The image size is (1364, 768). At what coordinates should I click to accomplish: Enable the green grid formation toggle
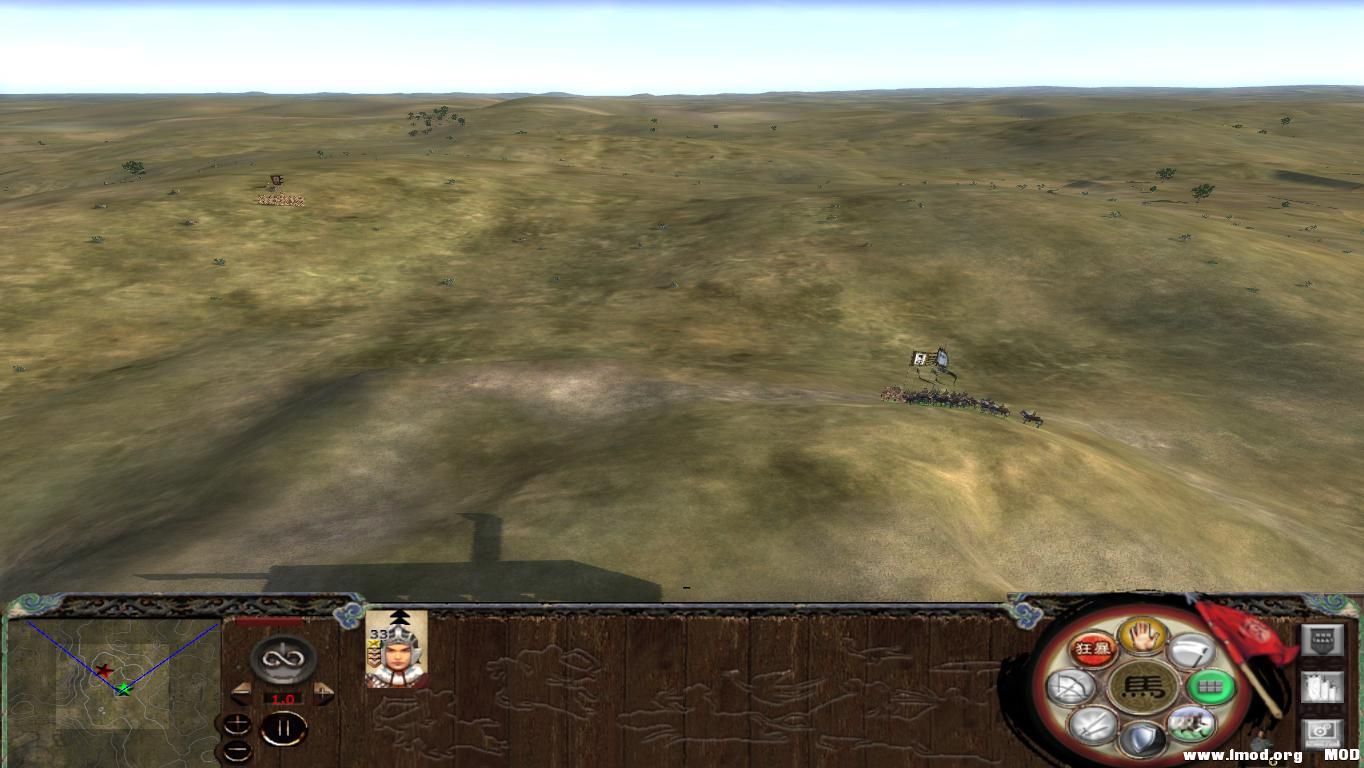1211,685
